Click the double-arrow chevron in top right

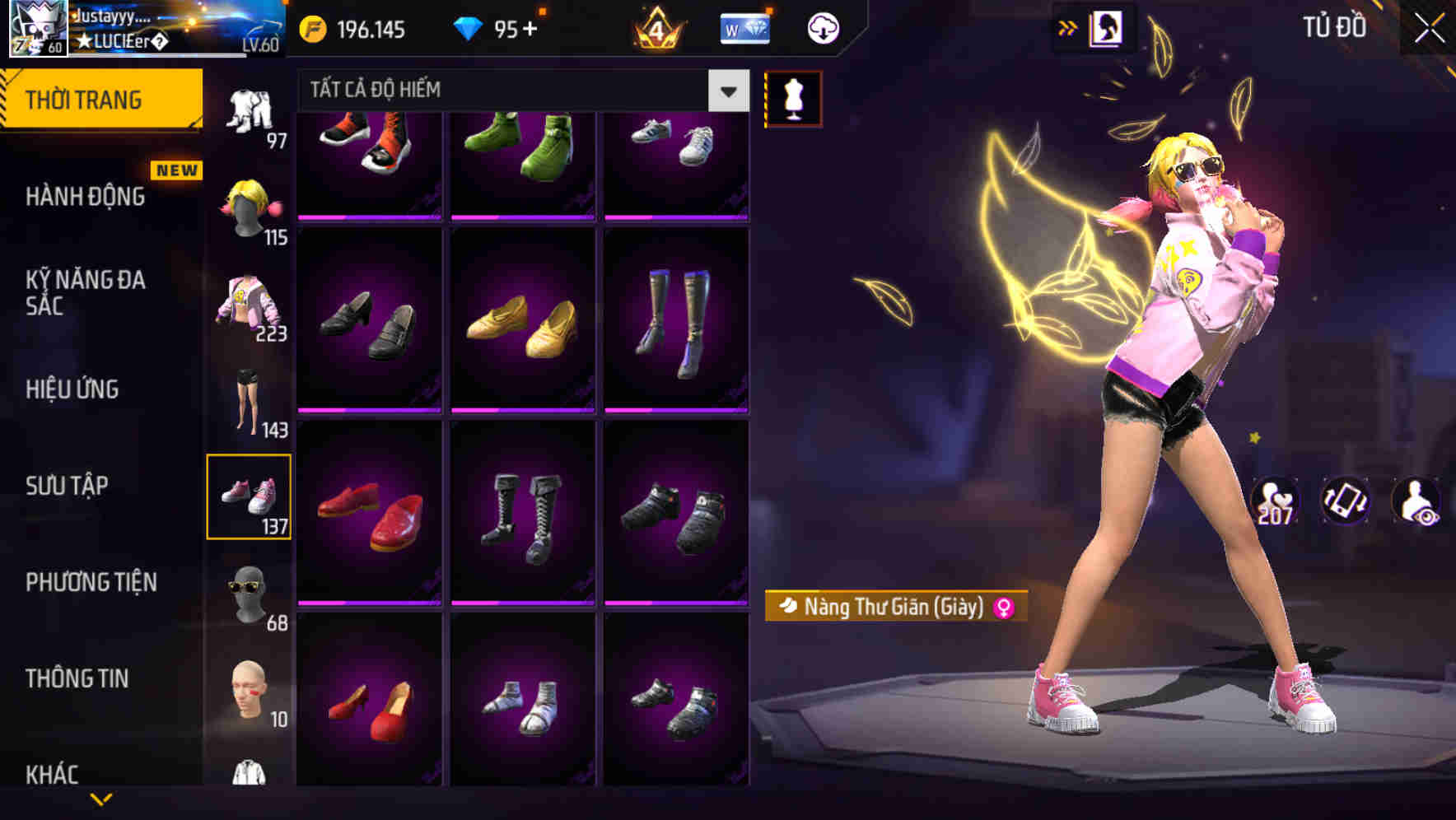click(1068, 27)
